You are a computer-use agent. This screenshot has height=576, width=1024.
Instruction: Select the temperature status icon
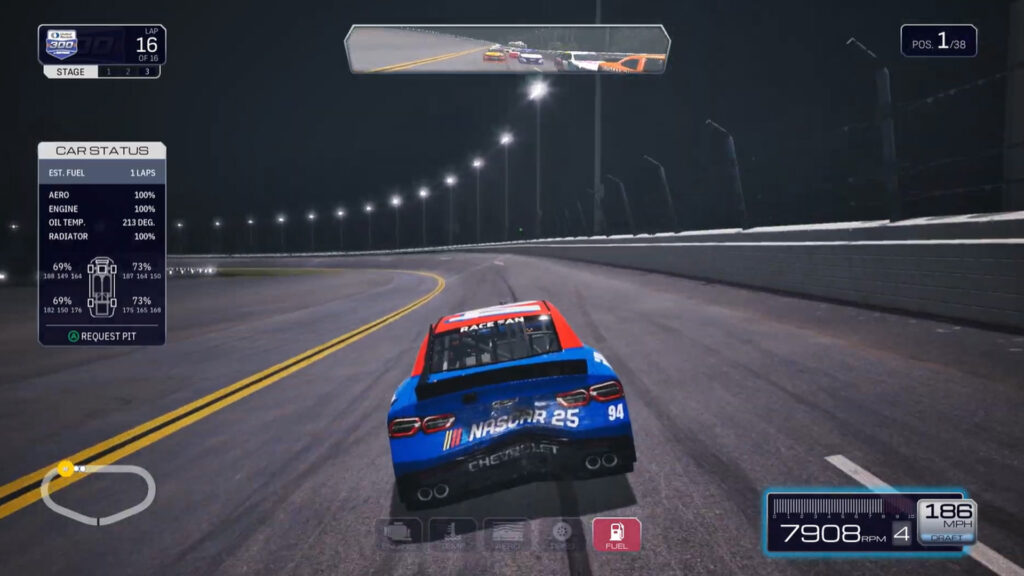[452, 535]
